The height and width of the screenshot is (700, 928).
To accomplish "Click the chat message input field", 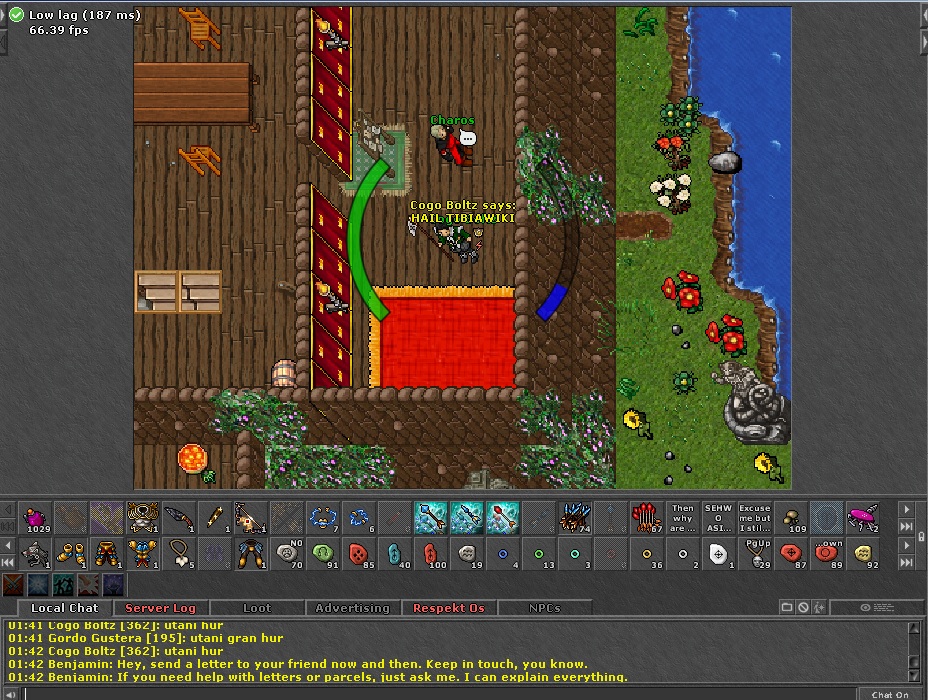I will tap(440, 694).
